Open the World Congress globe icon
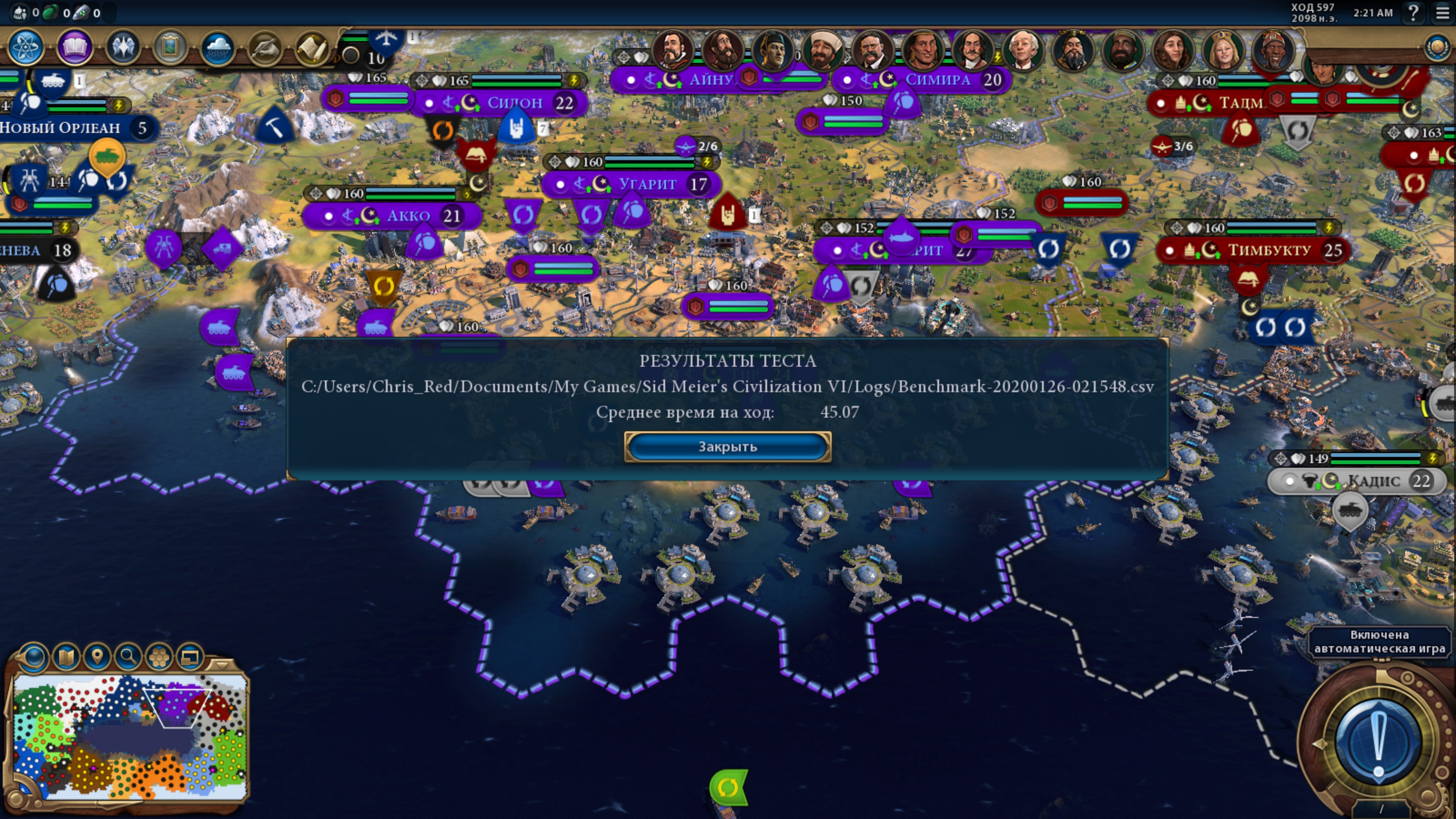The width and height of the screenshot is (1456, 819). [x=1437, y=47]
